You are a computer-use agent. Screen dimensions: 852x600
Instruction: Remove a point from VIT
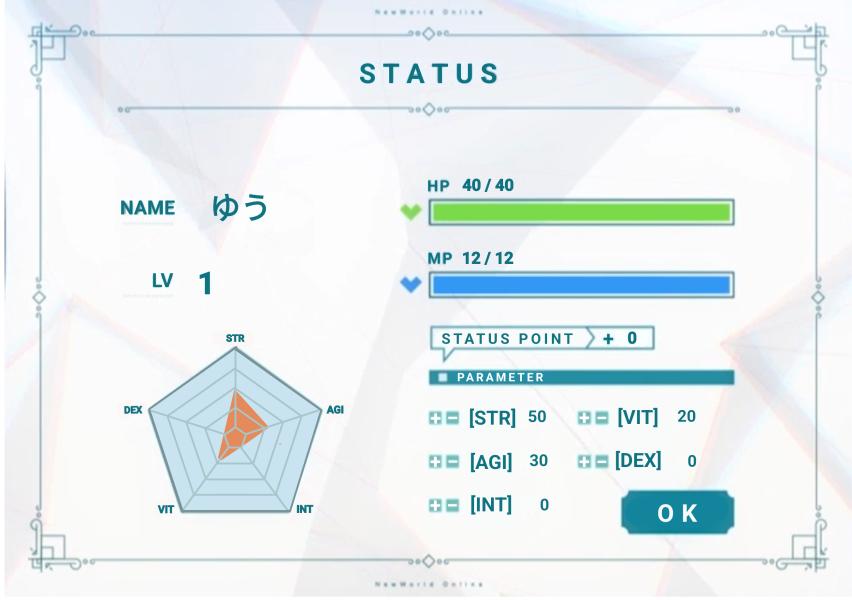(x=601, y=419)
